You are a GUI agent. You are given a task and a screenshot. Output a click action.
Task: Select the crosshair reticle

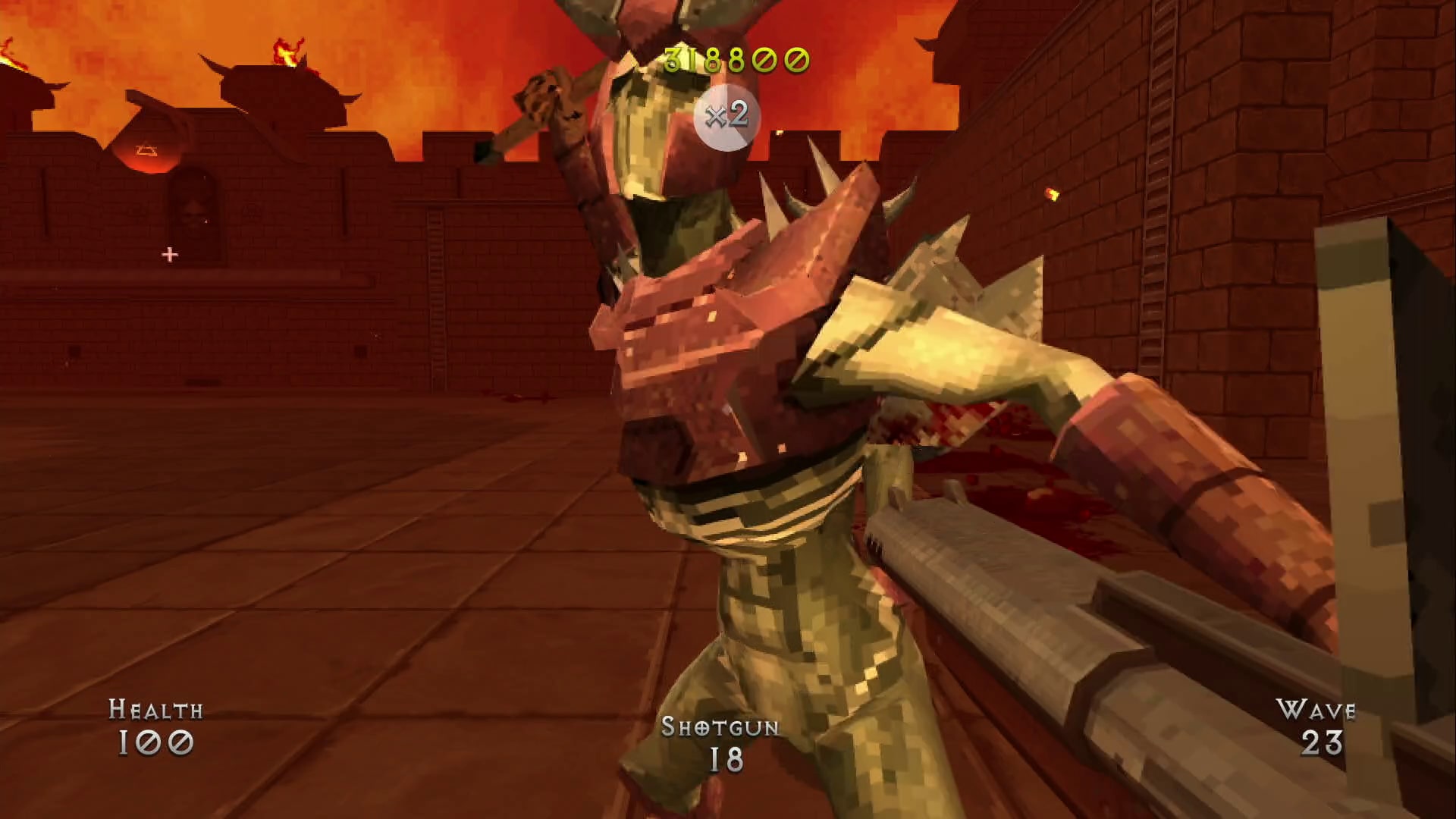click(169, 255)
